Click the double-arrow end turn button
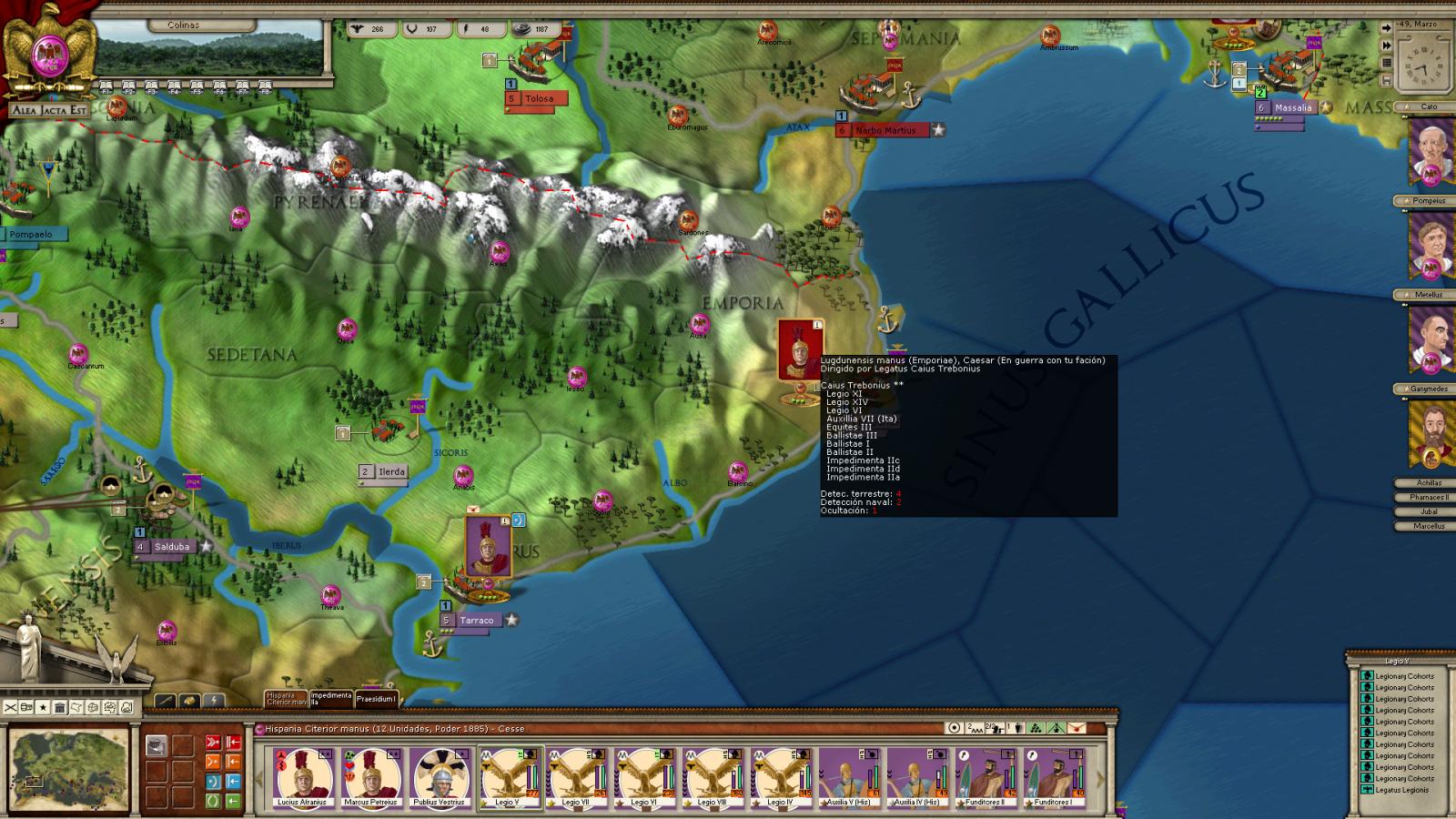Screen dimensions: 1456x819 click(1386, 45)
